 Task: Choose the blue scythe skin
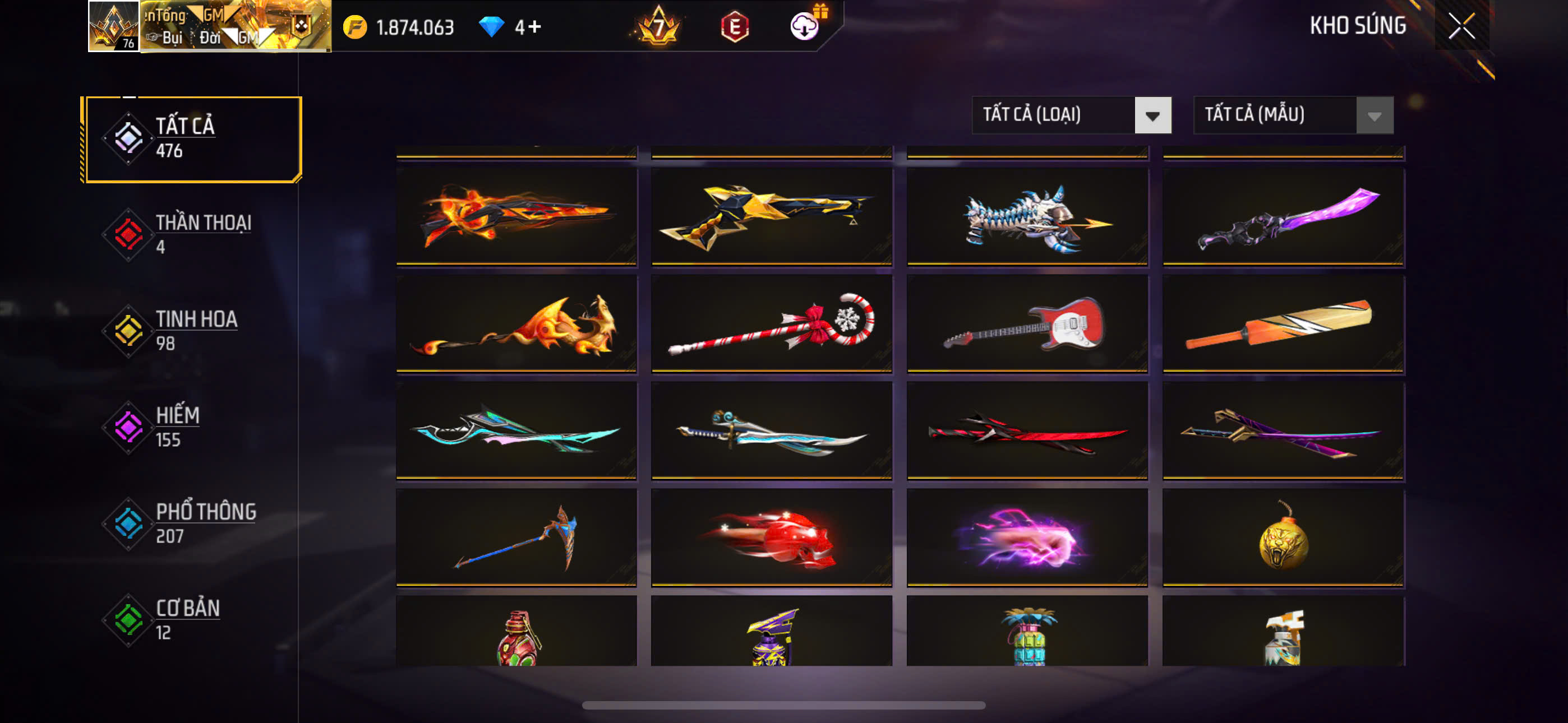516,537
